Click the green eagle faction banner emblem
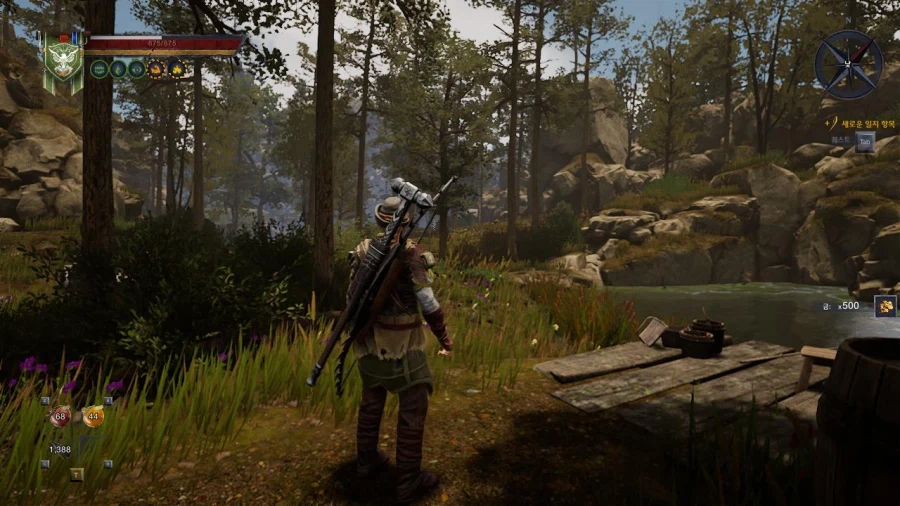Screen dimensions: 900x506 (62, 60)
